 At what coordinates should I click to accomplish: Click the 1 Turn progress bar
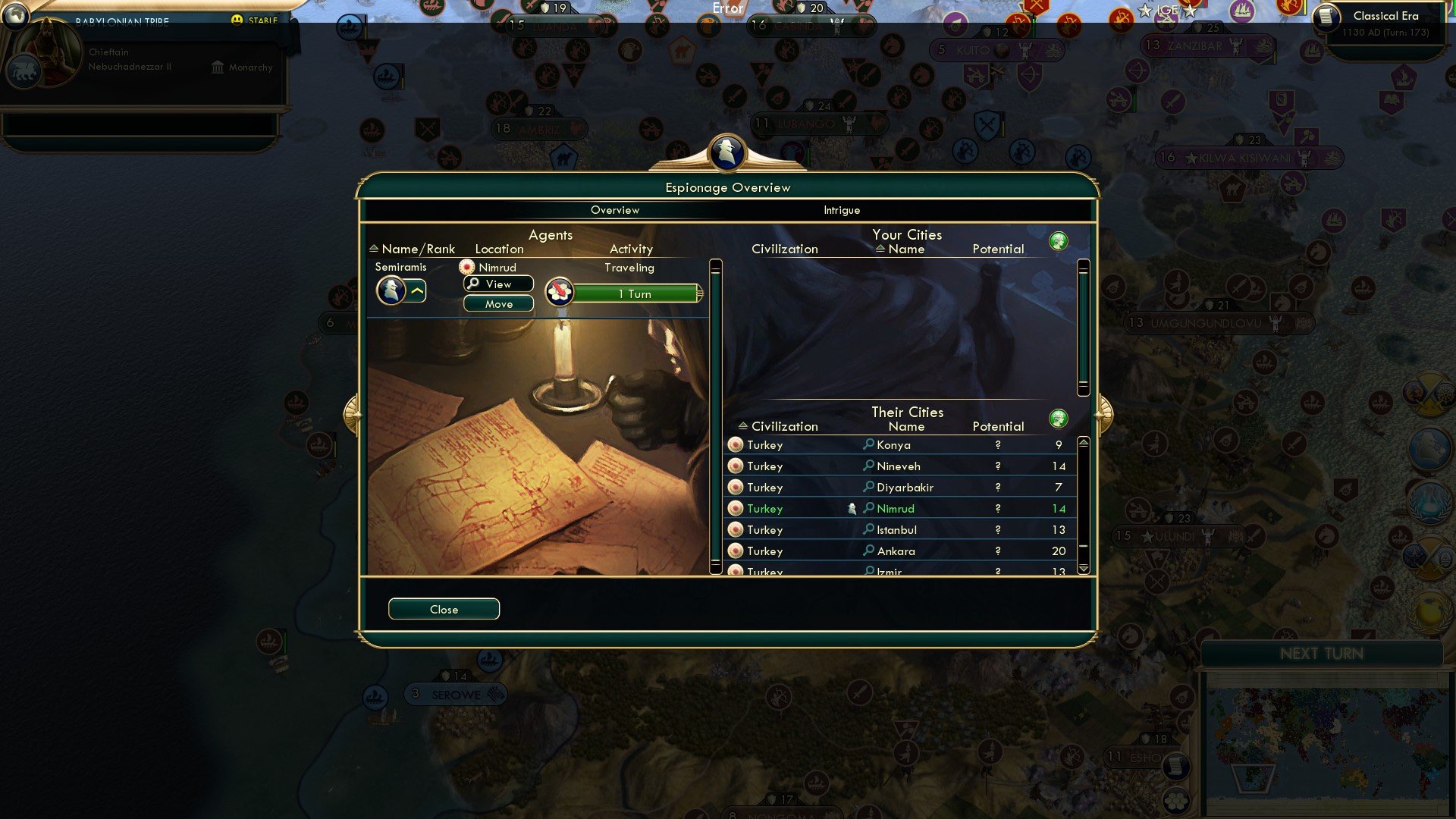(635, 293)
